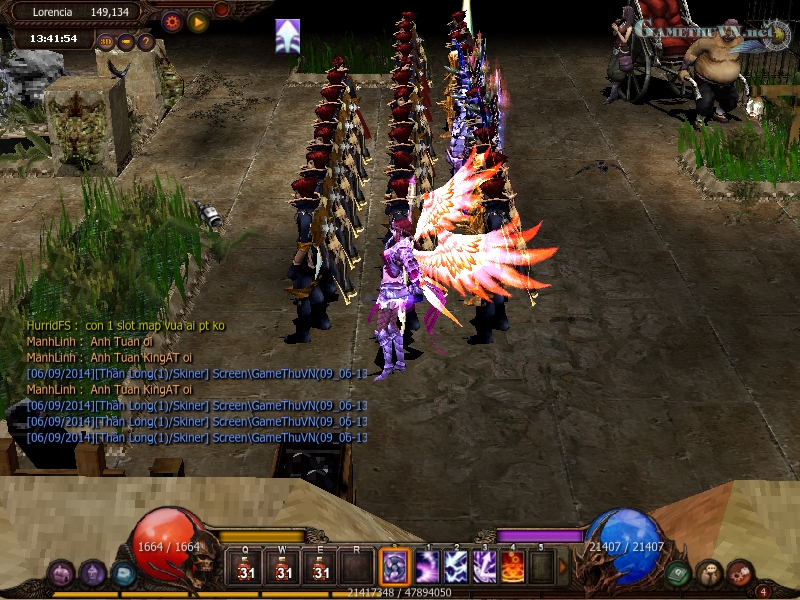This screenshot has height=600, width=800.
Task: Activate the fire skill in slot 4
Action: coord(513,568)
